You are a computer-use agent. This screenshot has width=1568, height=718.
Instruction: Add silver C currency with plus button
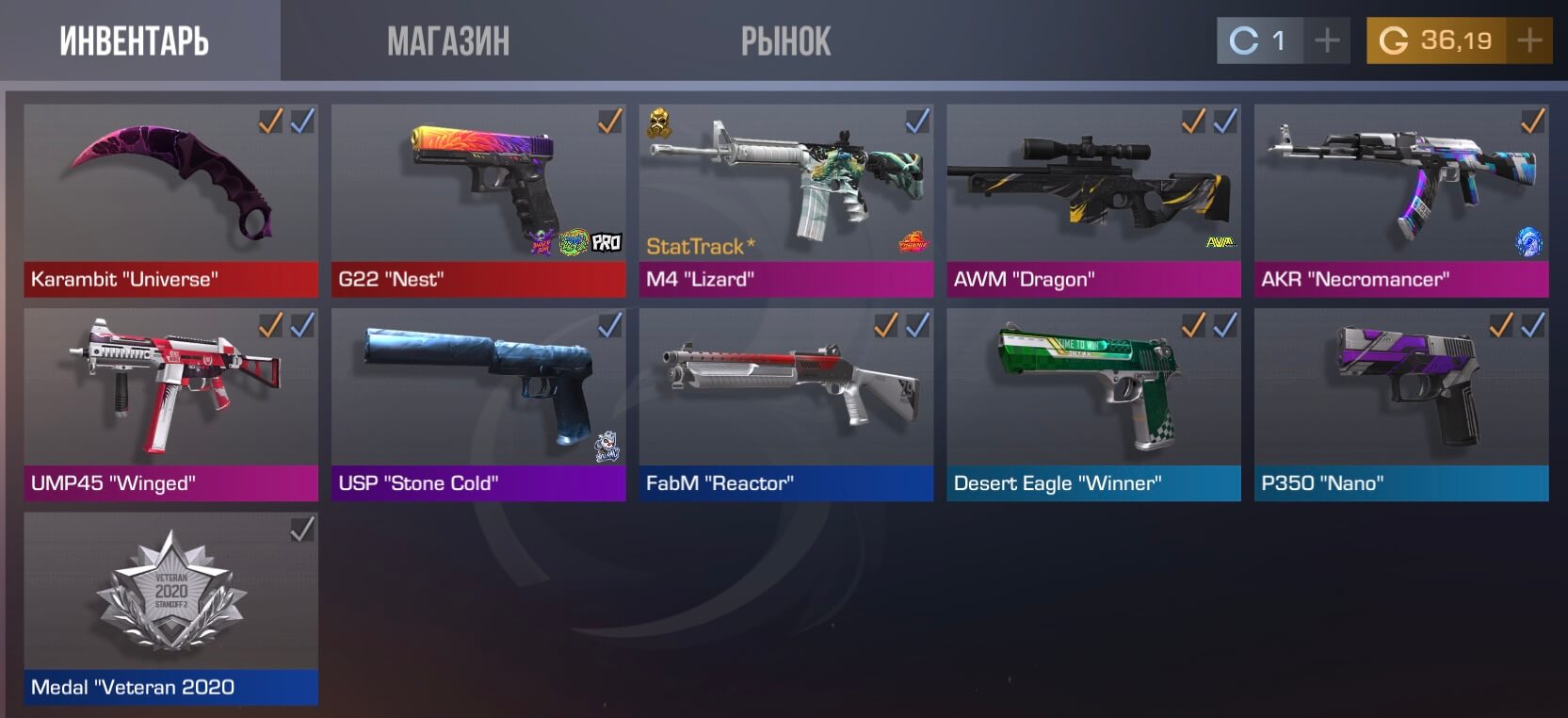1327,41
